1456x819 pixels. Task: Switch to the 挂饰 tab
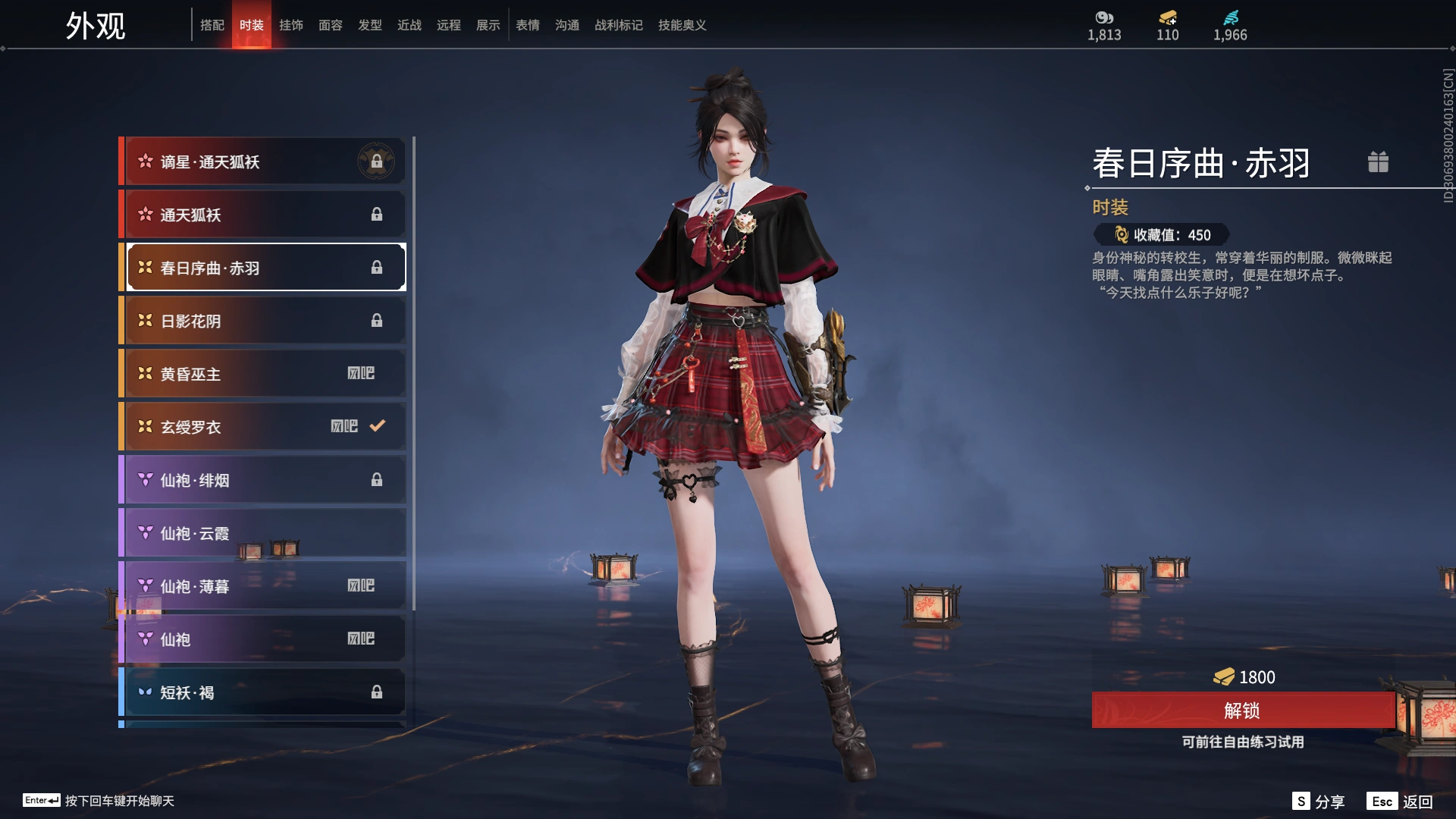coord(291,25)
